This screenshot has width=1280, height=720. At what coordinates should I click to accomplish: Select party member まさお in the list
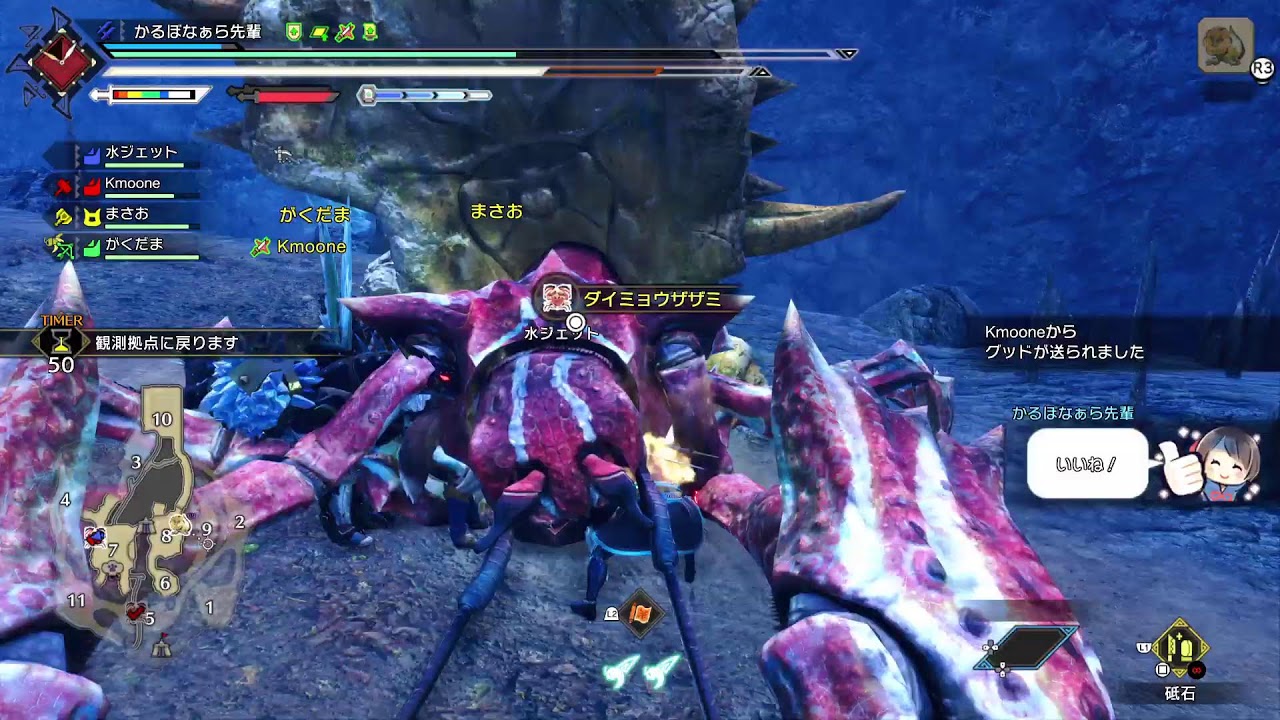pos(126,214)
